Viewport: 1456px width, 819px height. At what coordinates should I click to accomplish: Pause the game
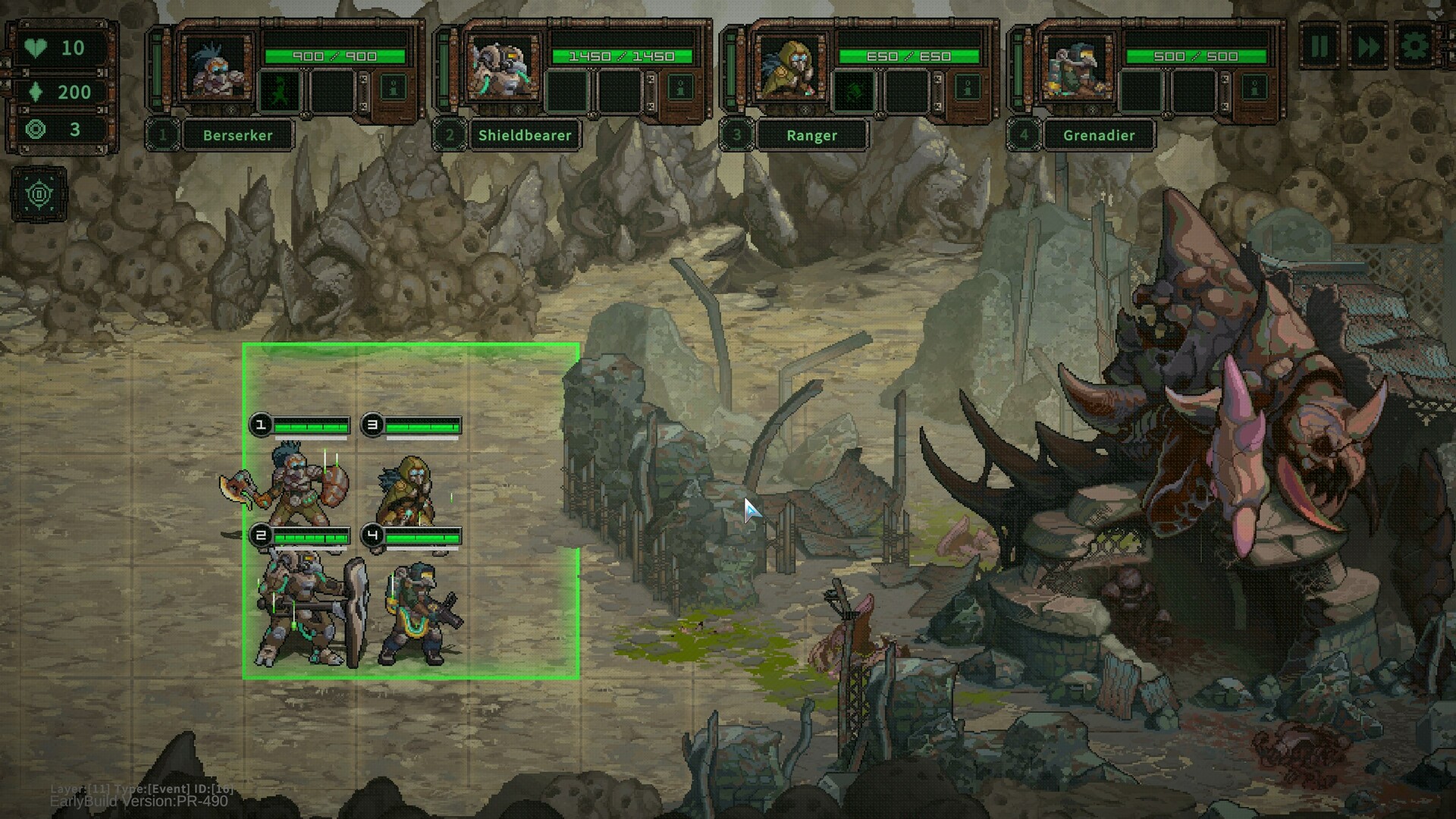click(1319, 47)
